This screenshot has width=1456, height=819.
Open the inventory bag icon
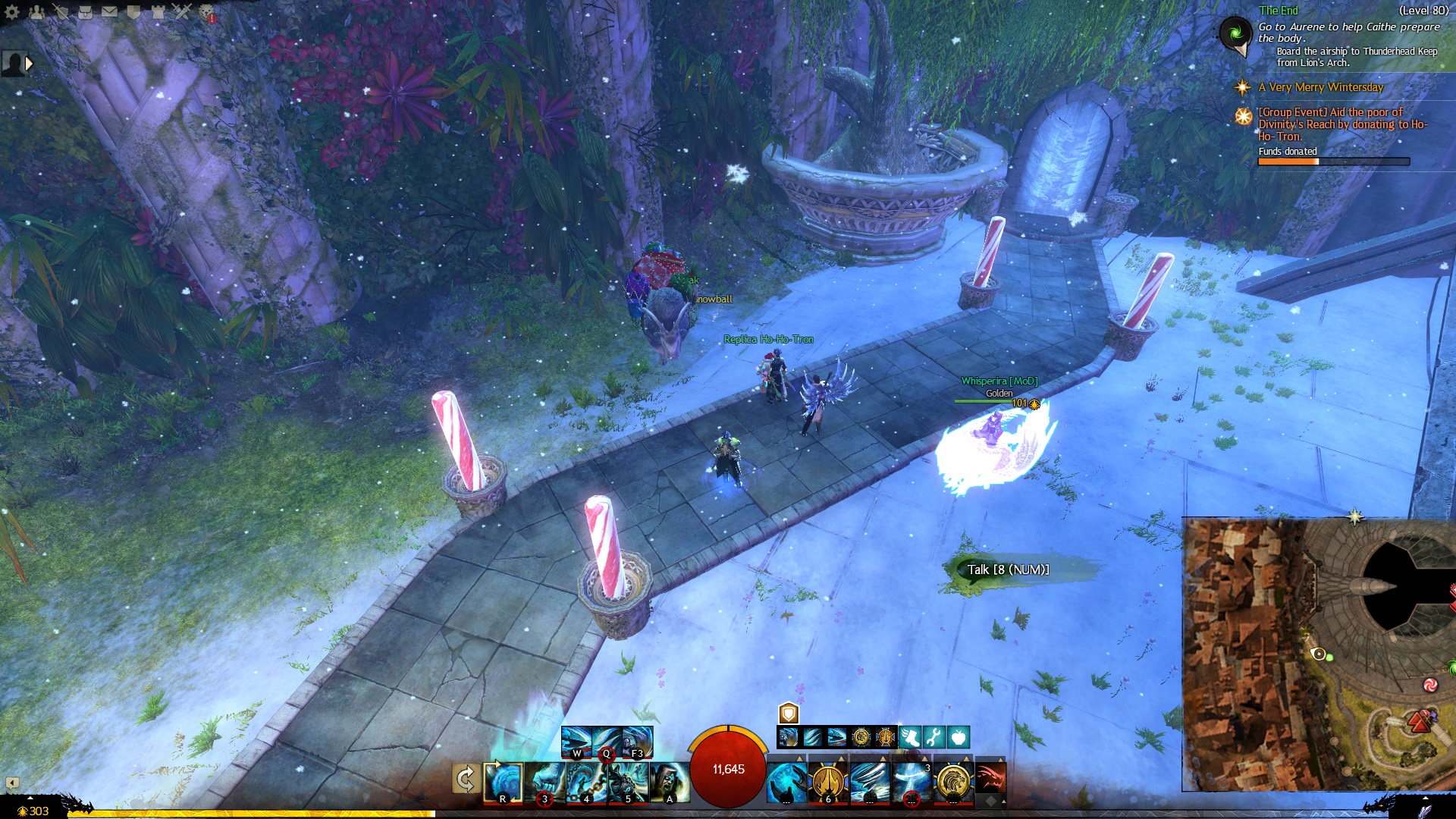click(x=85, y=11)
